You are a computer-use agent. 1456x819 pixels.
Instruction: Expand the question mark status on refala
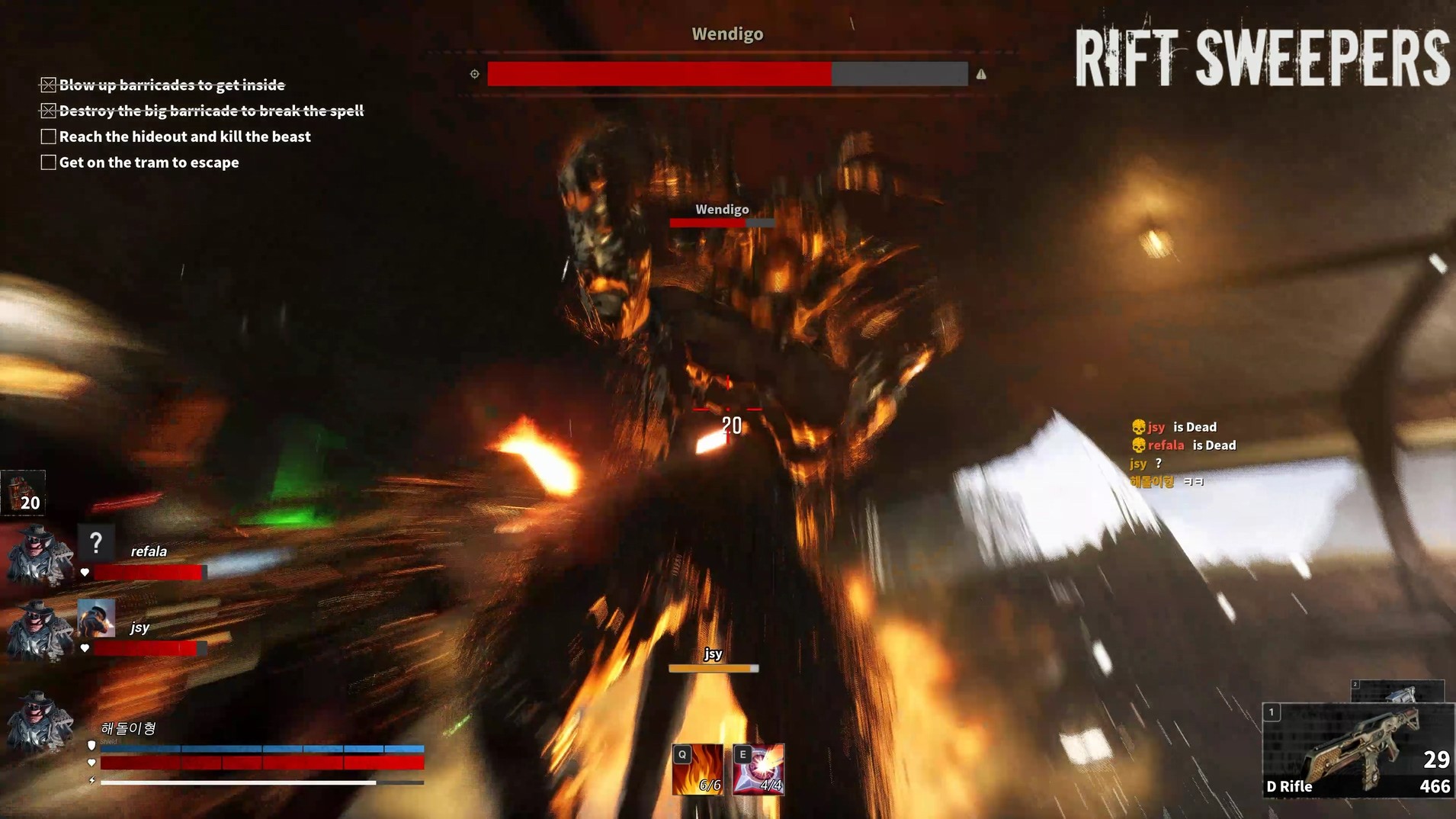[96, 543]
